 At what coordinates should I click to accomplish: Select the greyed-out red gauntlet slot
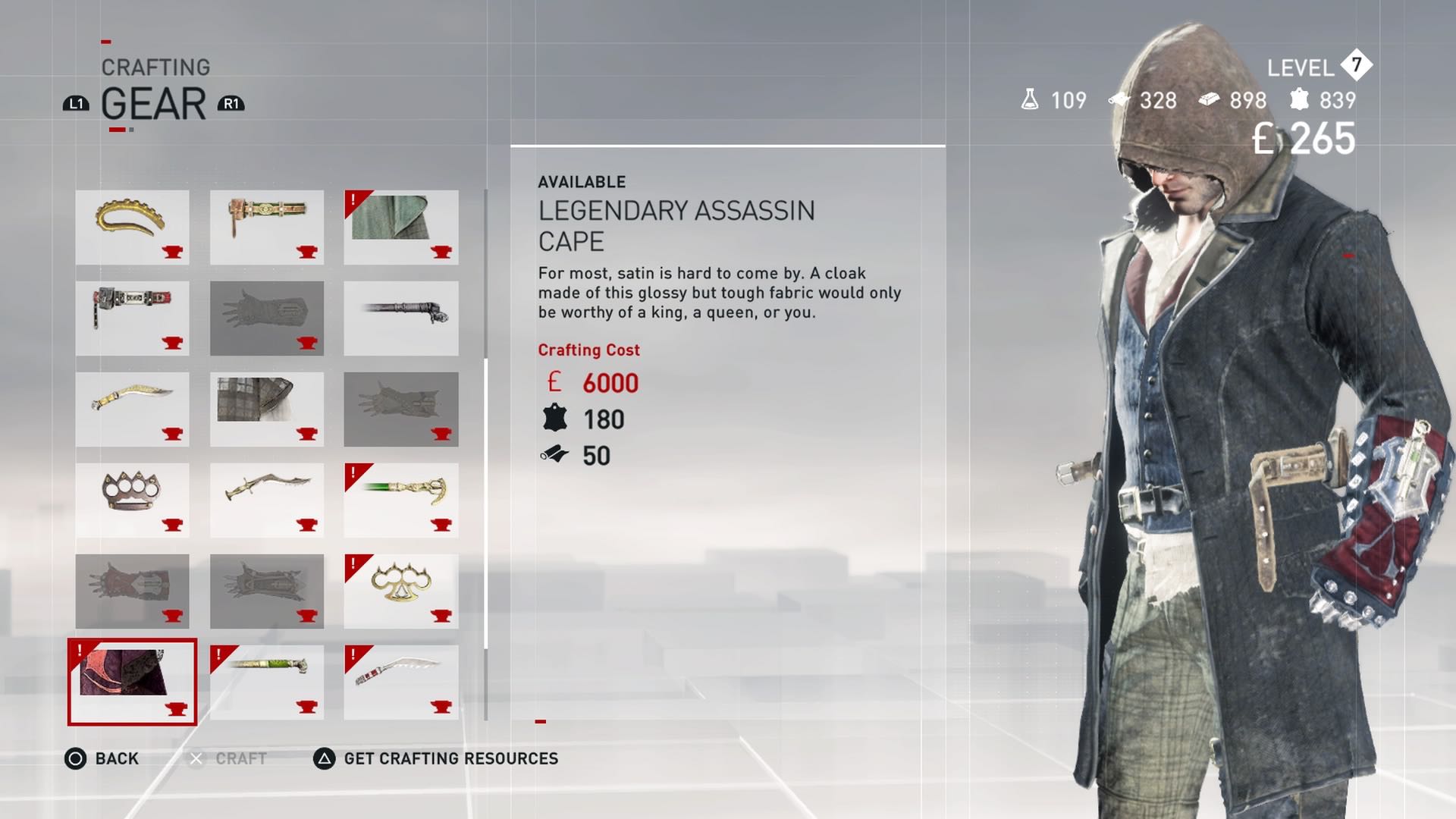[x=132, y=591]
